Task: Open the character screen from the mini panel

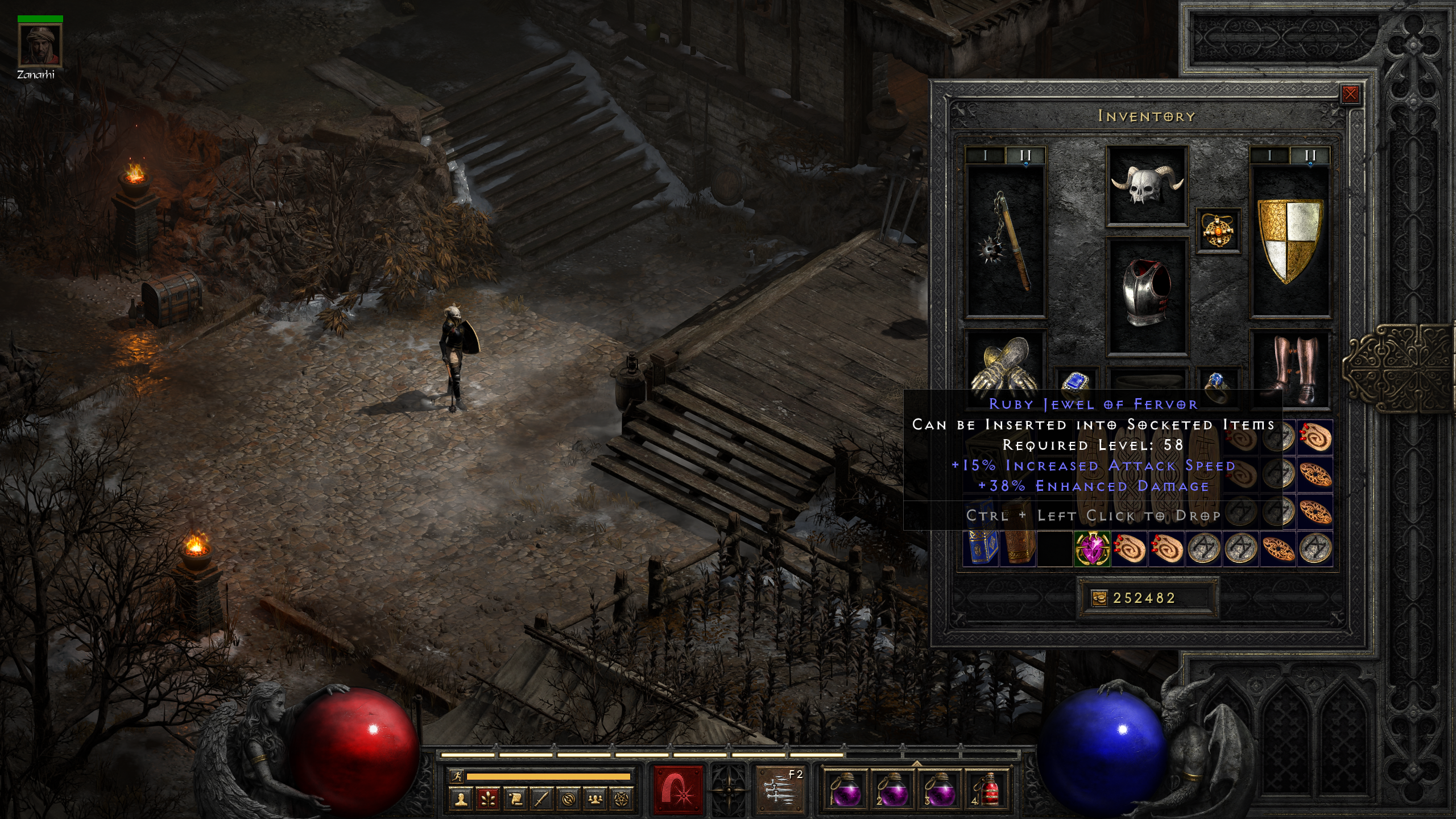Action: [461, 800]
